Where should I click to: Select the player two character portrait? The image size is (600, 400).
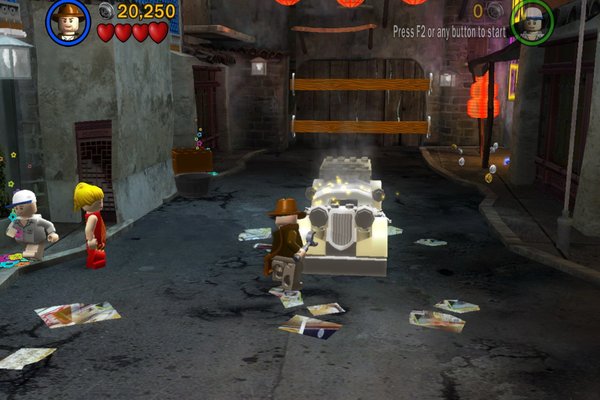click(532, 21)
